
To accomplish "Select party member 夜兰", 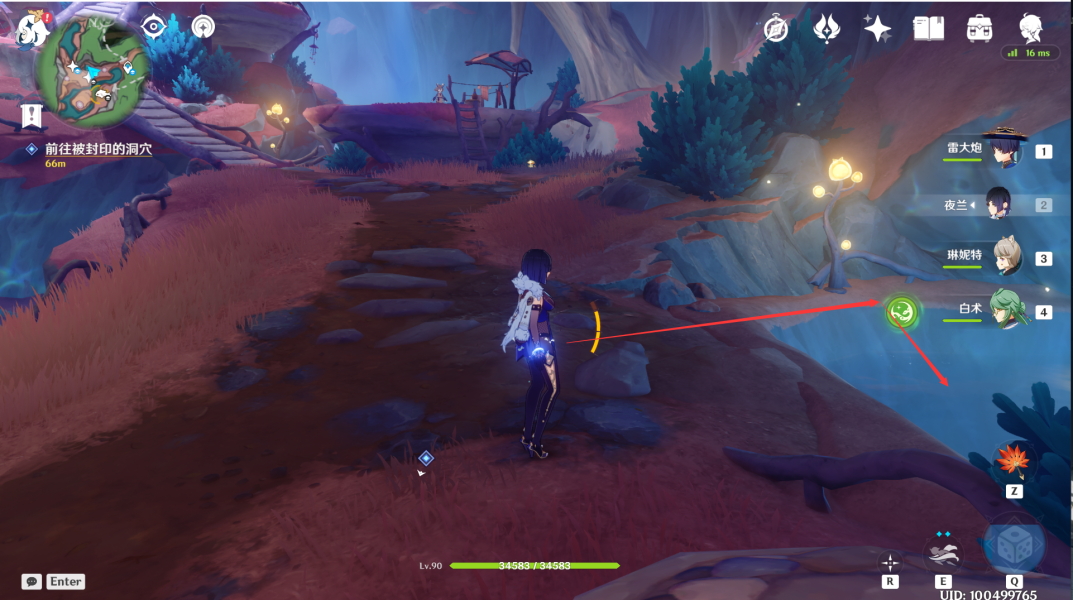I will pyautogui.click(x=999, y=204).
